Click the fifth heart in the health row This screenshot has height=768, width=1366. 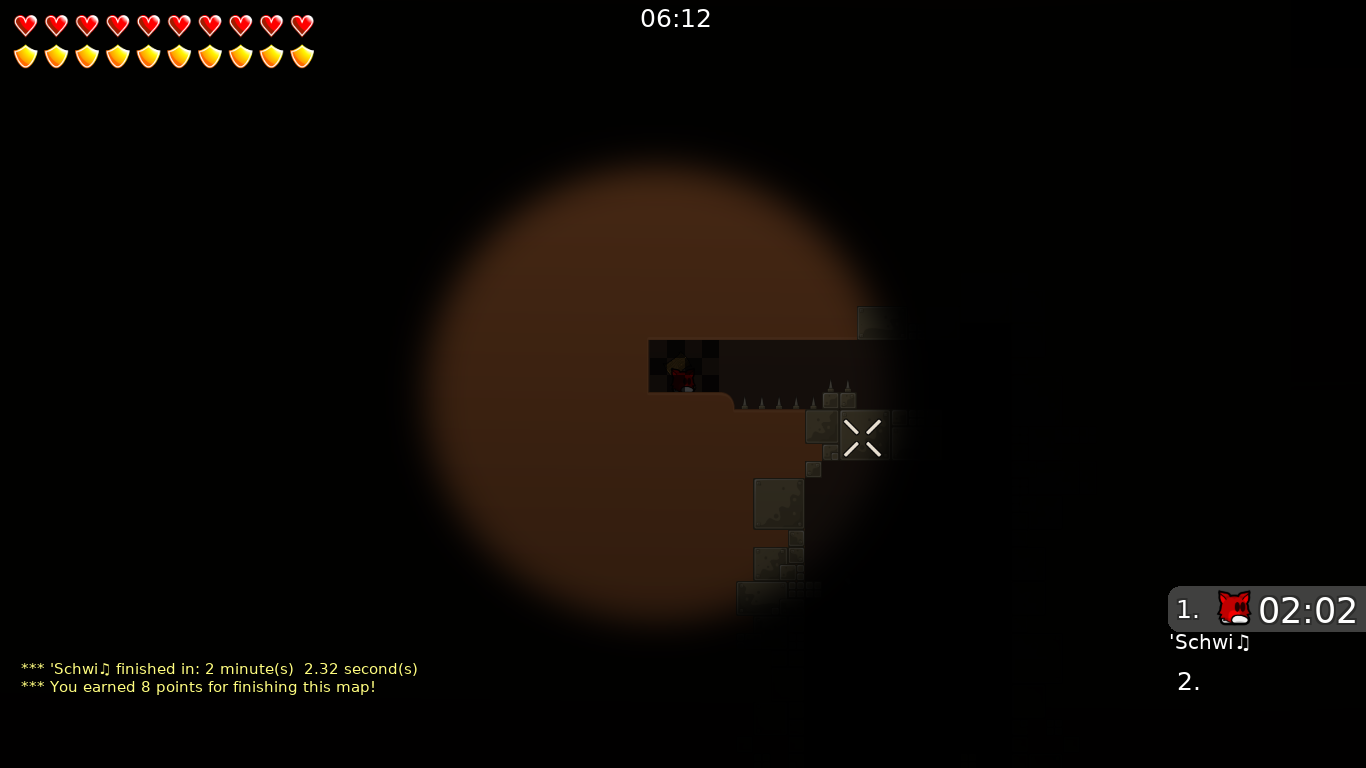tap(148, 26)
